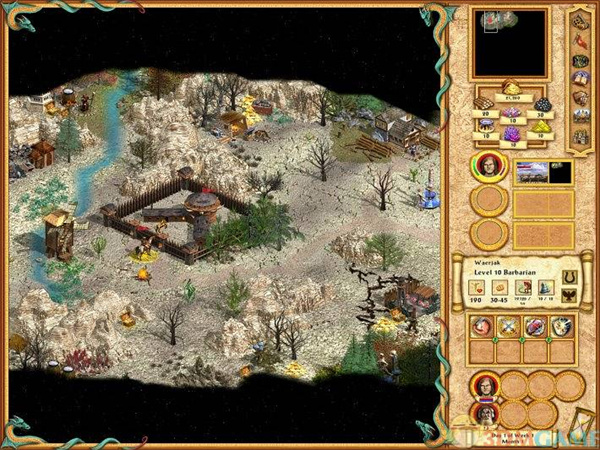
Task: Click the red flag toolbar icon
Action: click(580, 42)
